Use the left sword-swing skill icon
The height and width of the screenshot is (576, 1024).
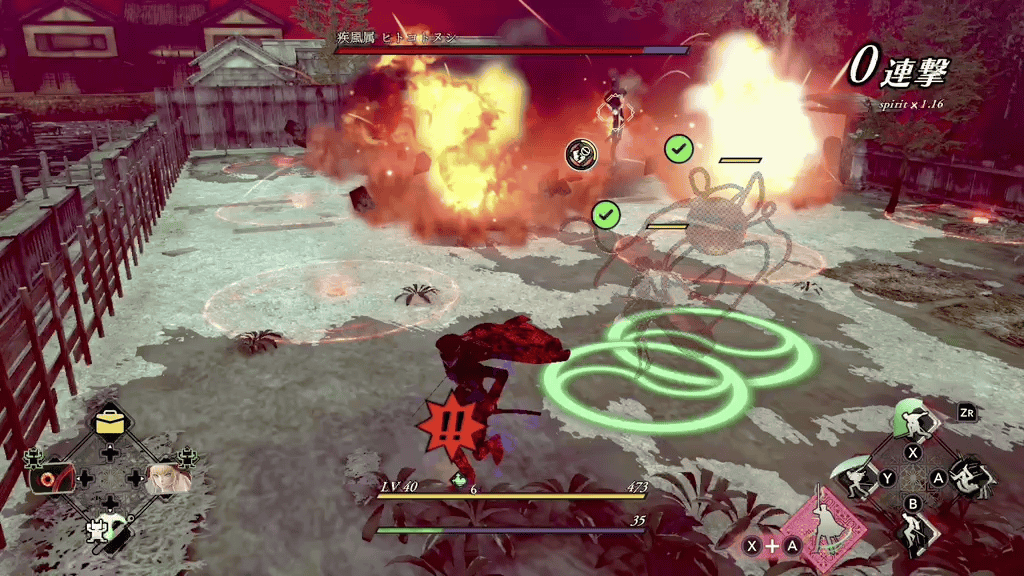pyautogui.click(x=857, y=480)
